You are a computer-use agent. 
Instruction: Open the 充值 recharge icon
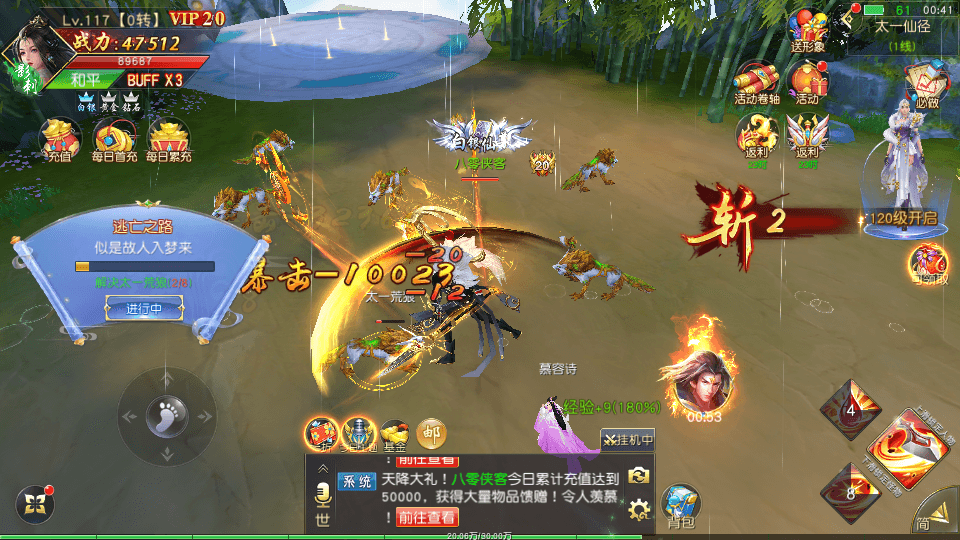[x=59, y=139]
